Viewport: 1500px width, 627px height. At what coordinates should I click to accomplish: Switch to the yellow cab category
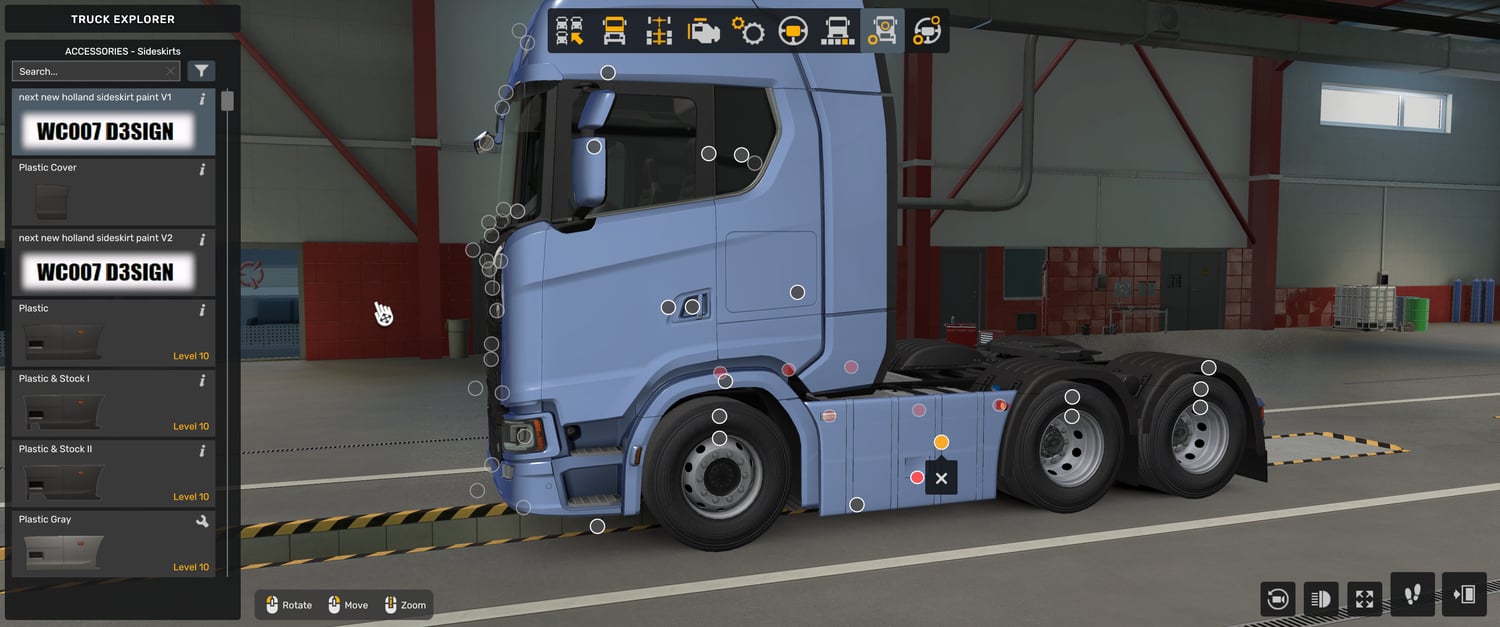[614, 31]
